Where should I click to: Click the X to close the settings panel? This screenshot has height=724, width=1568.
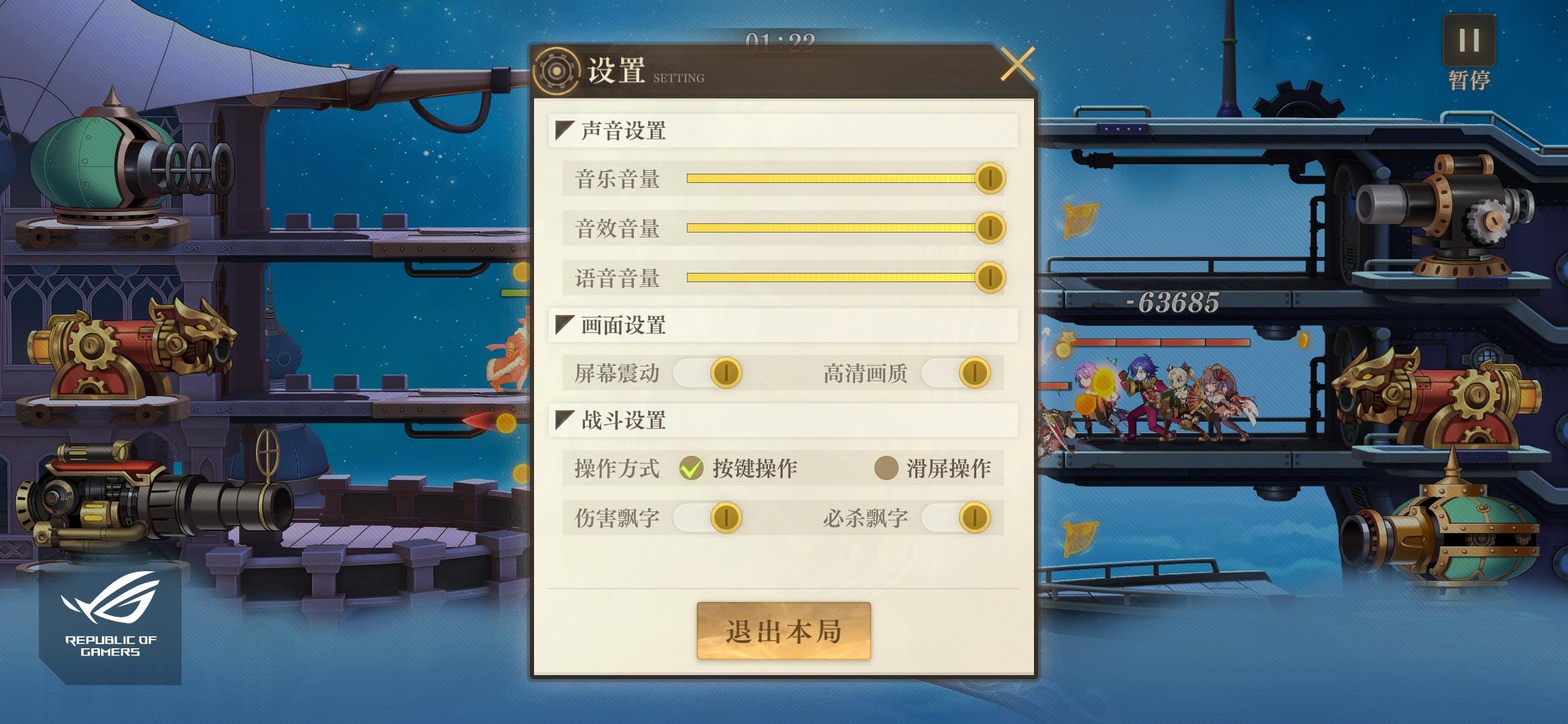[1019, 64]
